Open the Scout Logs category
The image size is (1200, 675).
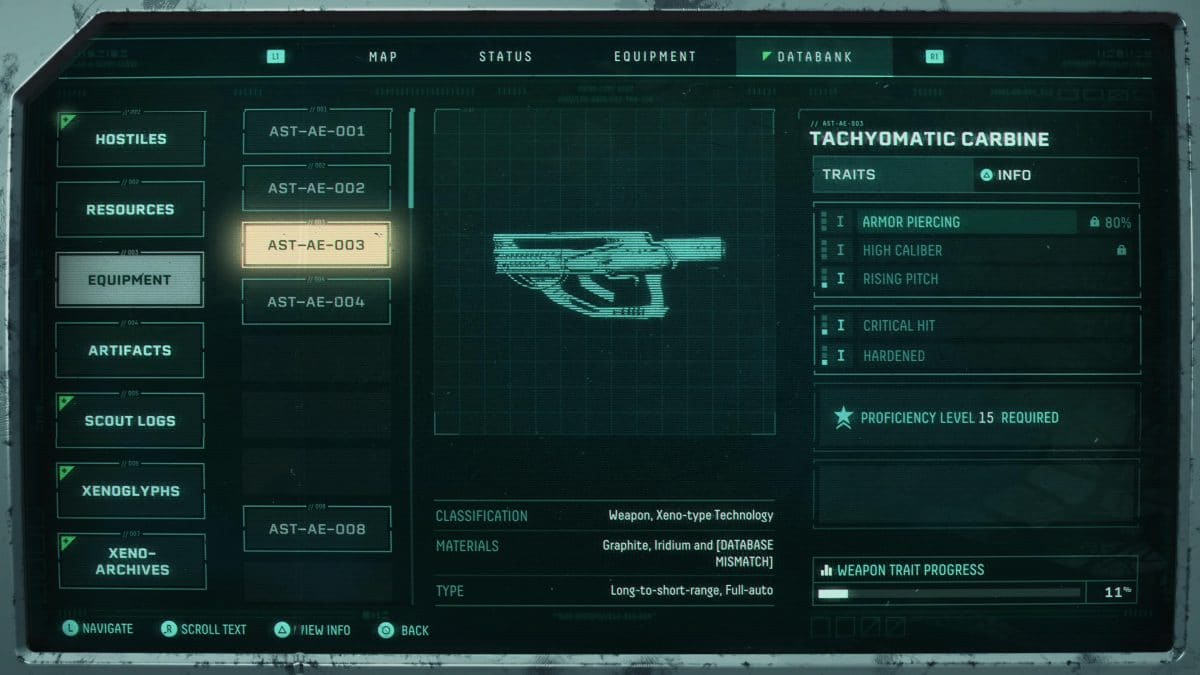pyautogui.click(x=130, y=421)
